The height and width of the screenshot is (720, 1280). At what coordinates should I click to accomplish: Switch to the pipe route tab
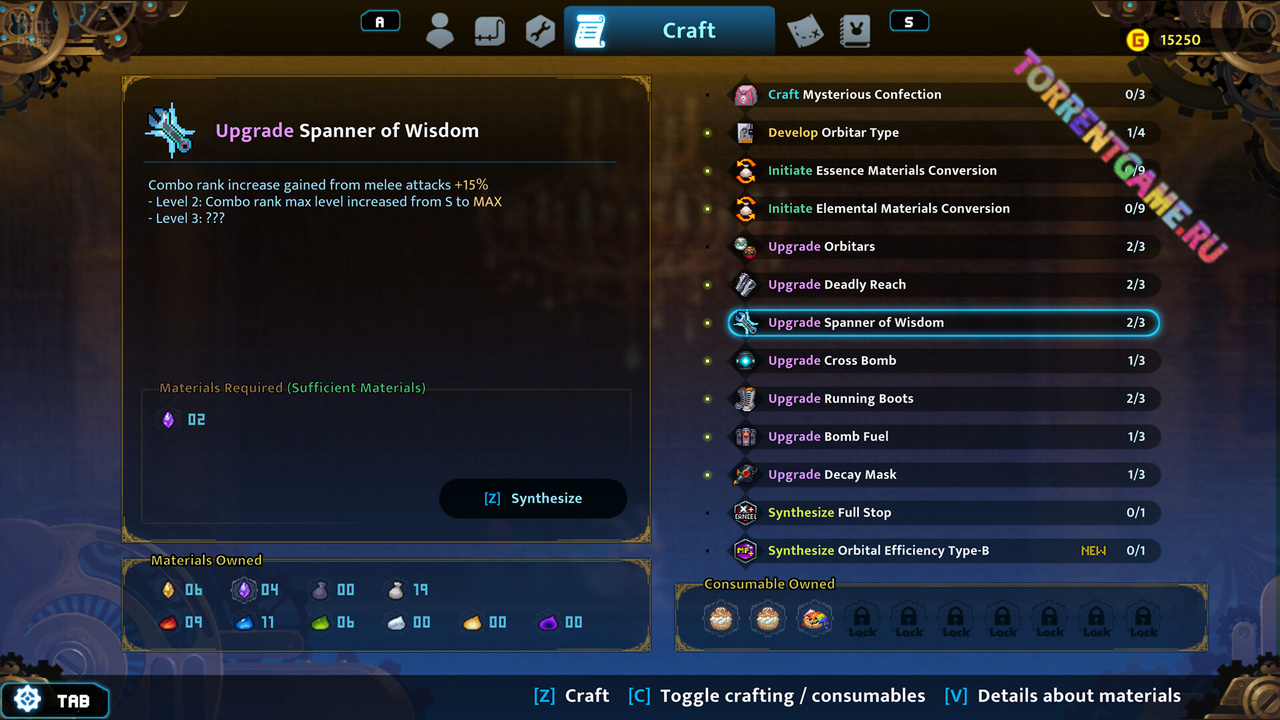click(x=490, y=31)
